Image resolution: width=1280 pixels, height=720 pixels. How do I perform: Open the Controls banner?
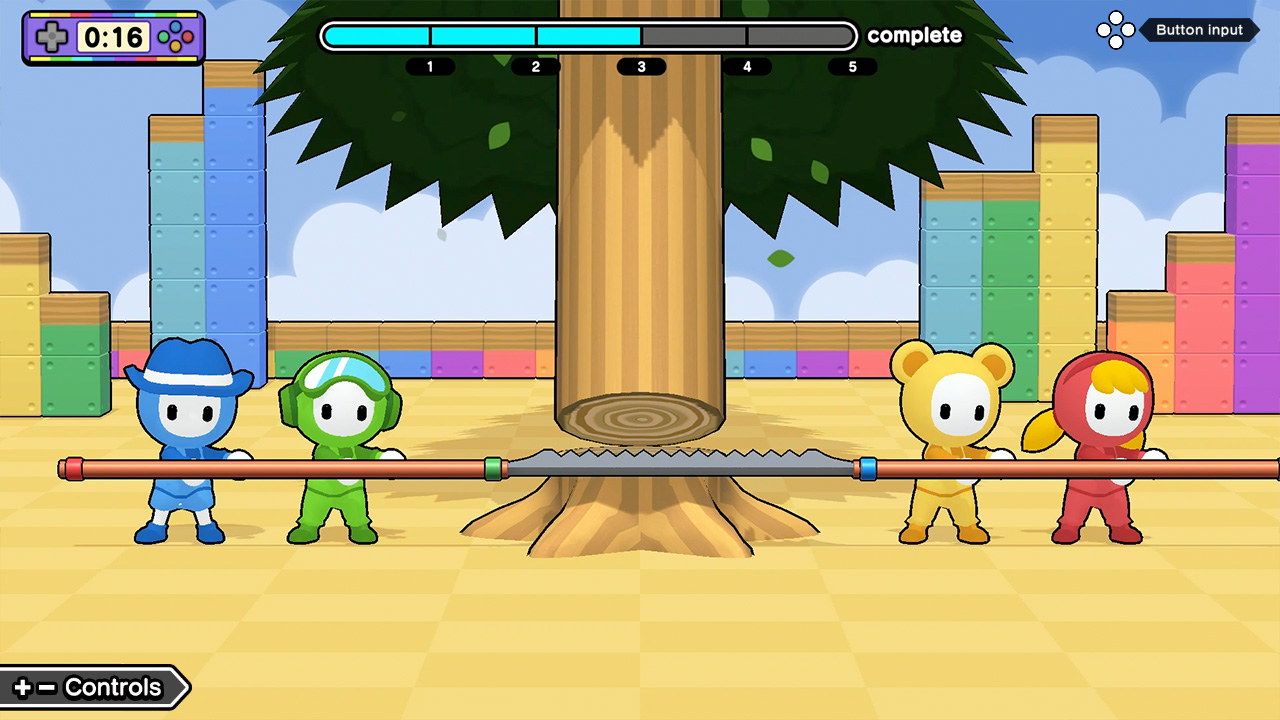pyautogui.click(x=112, y=688)
